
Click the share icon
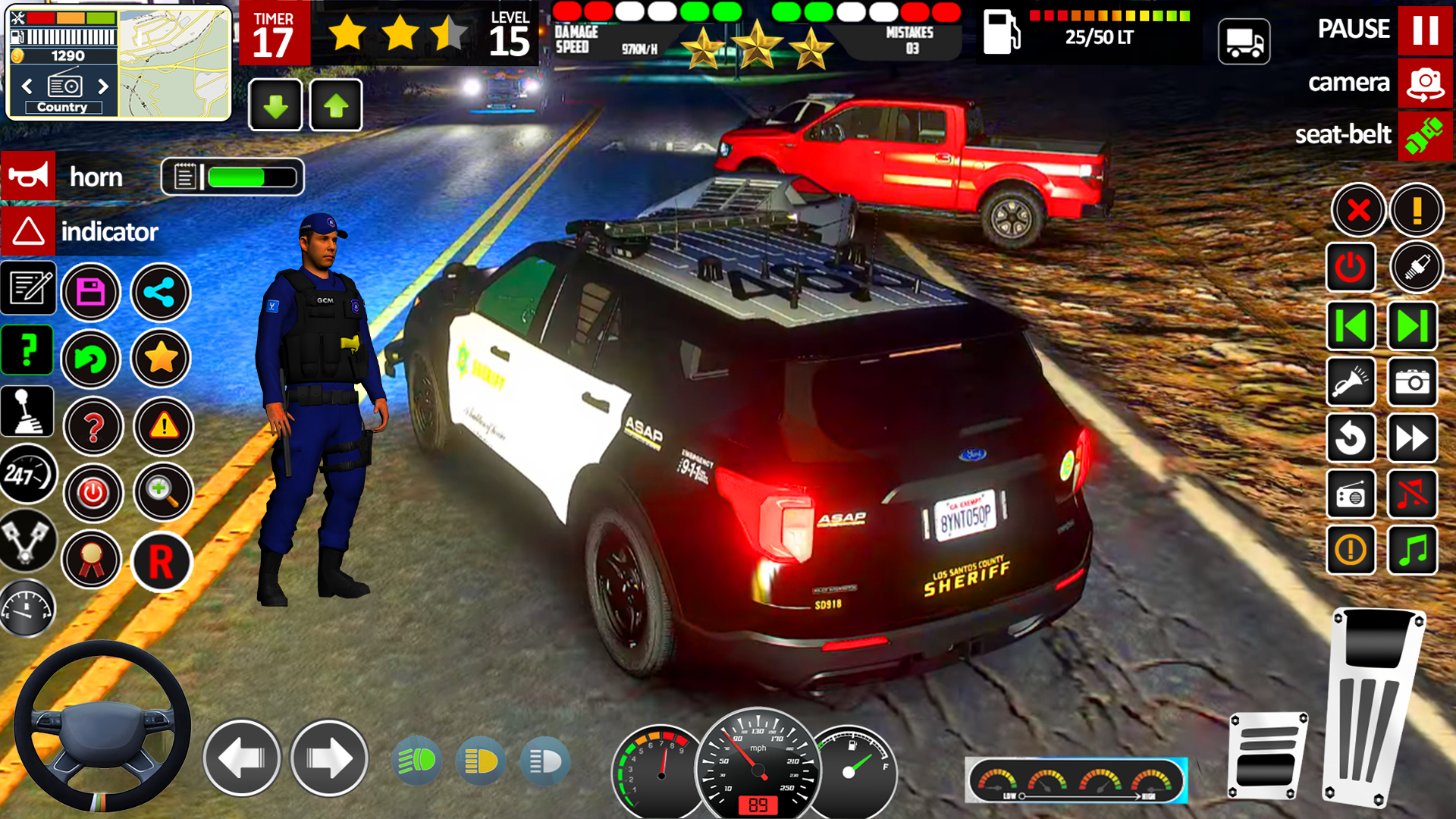pyautogui.click(x=159, y=292)
